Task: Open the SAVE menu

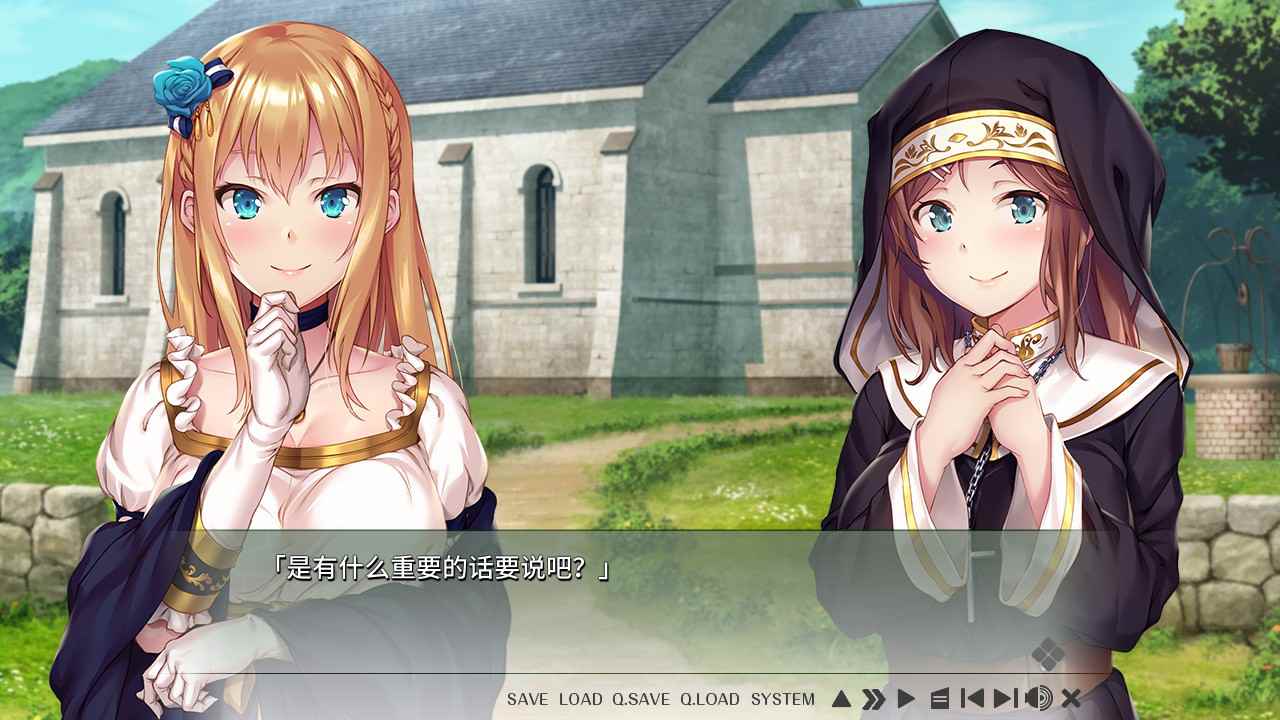Action: coord(527,699)
